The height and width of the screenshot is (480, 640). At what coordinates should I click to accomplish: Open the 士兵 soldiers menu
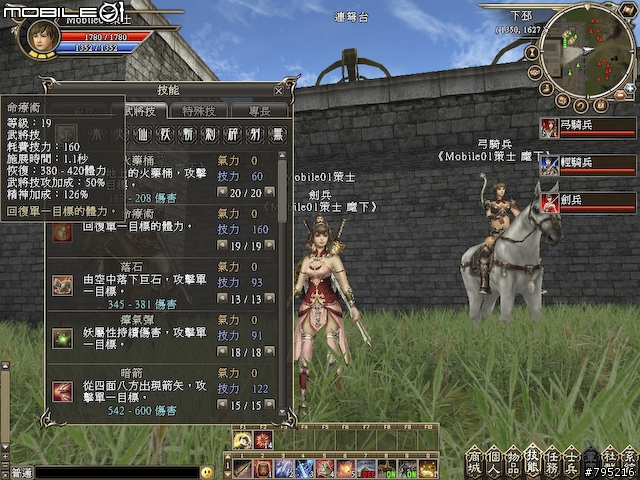pos(574,462)
